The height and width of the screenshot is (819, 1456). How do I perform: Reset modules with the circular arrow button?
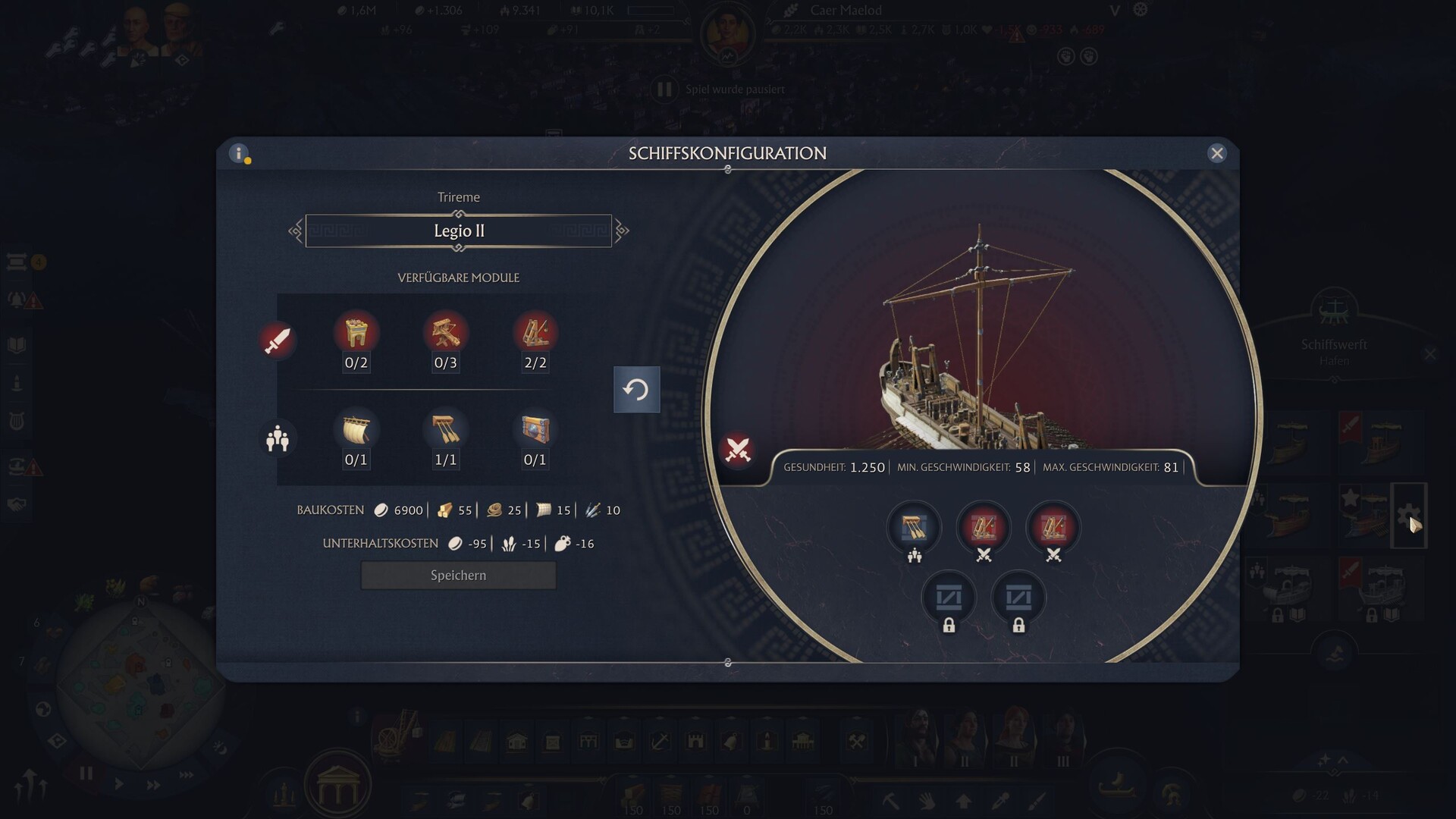(x=636, y=390)
